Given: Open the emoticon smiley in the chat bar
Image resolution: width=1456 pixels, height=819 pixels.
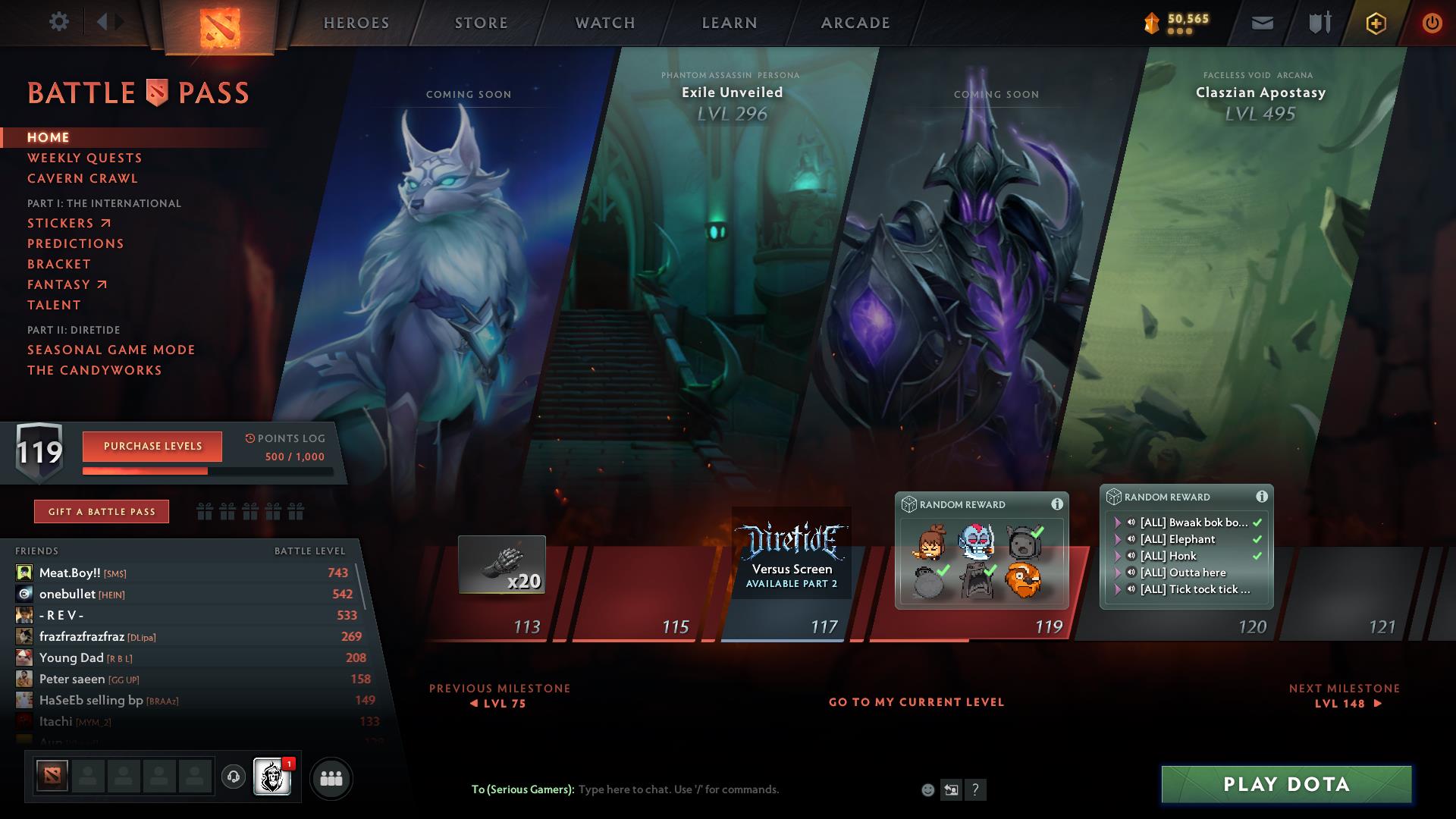Looking at the screenshot, I should click(x=927, y=789).
